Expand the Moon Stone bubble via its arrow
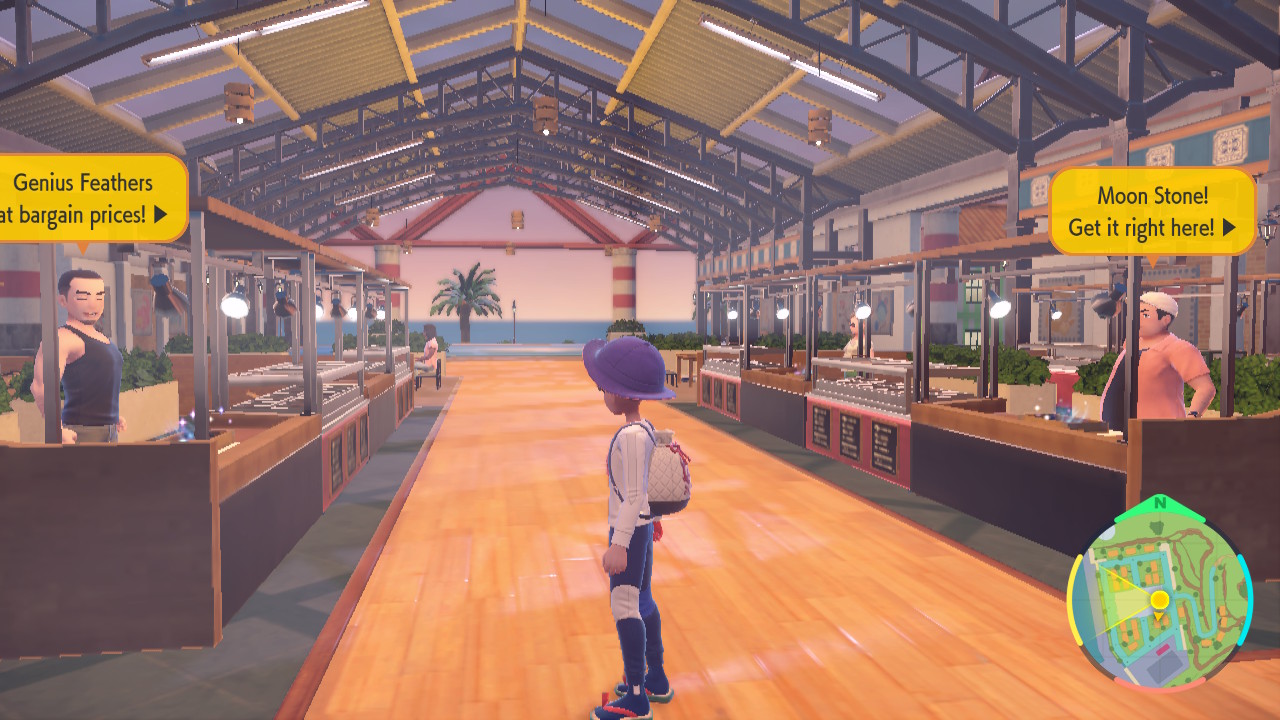The width and height of the screenshot is (1280, 720). (1229, 227)
